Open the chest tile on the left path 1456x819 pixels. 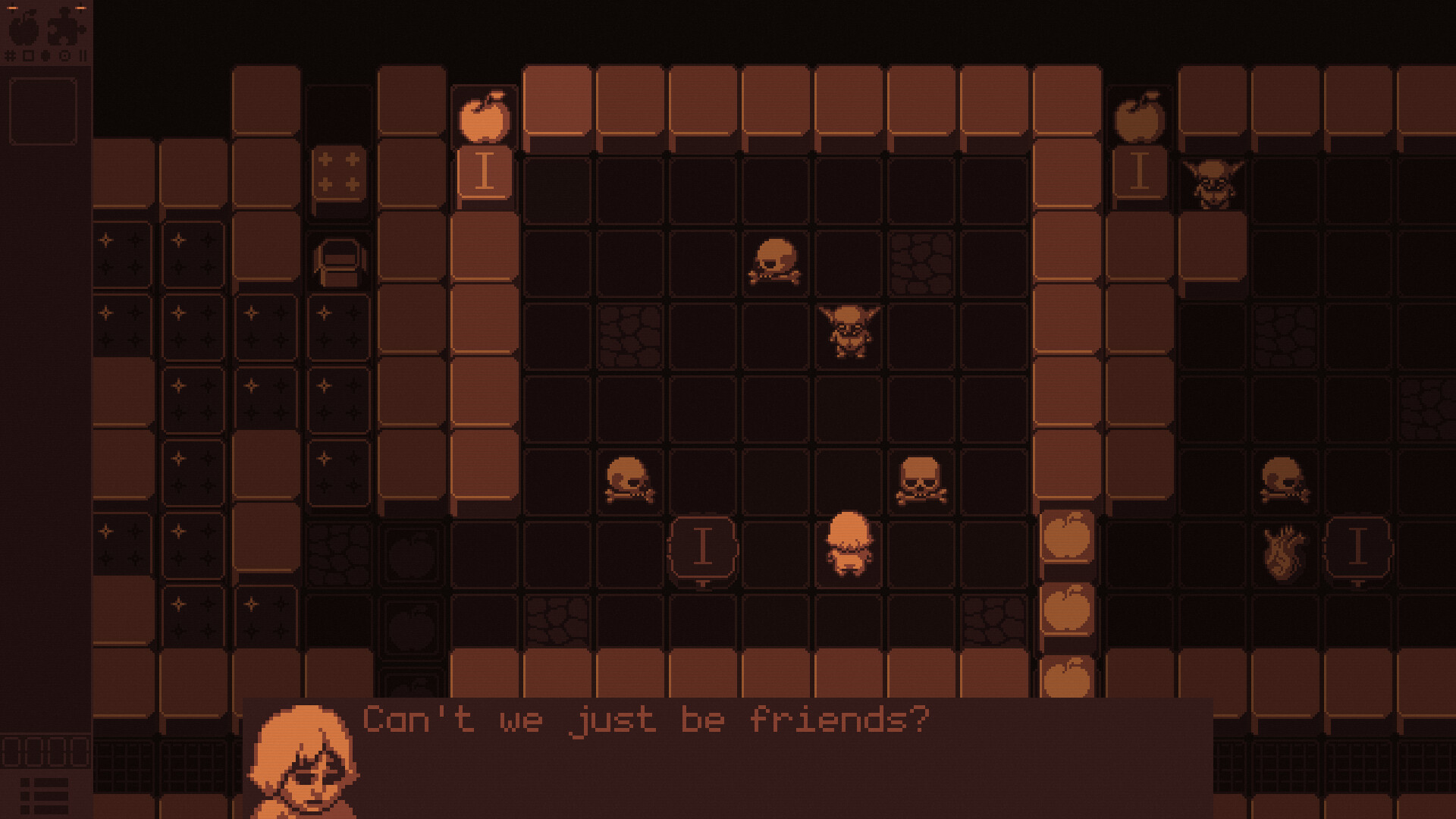point(340,262)
